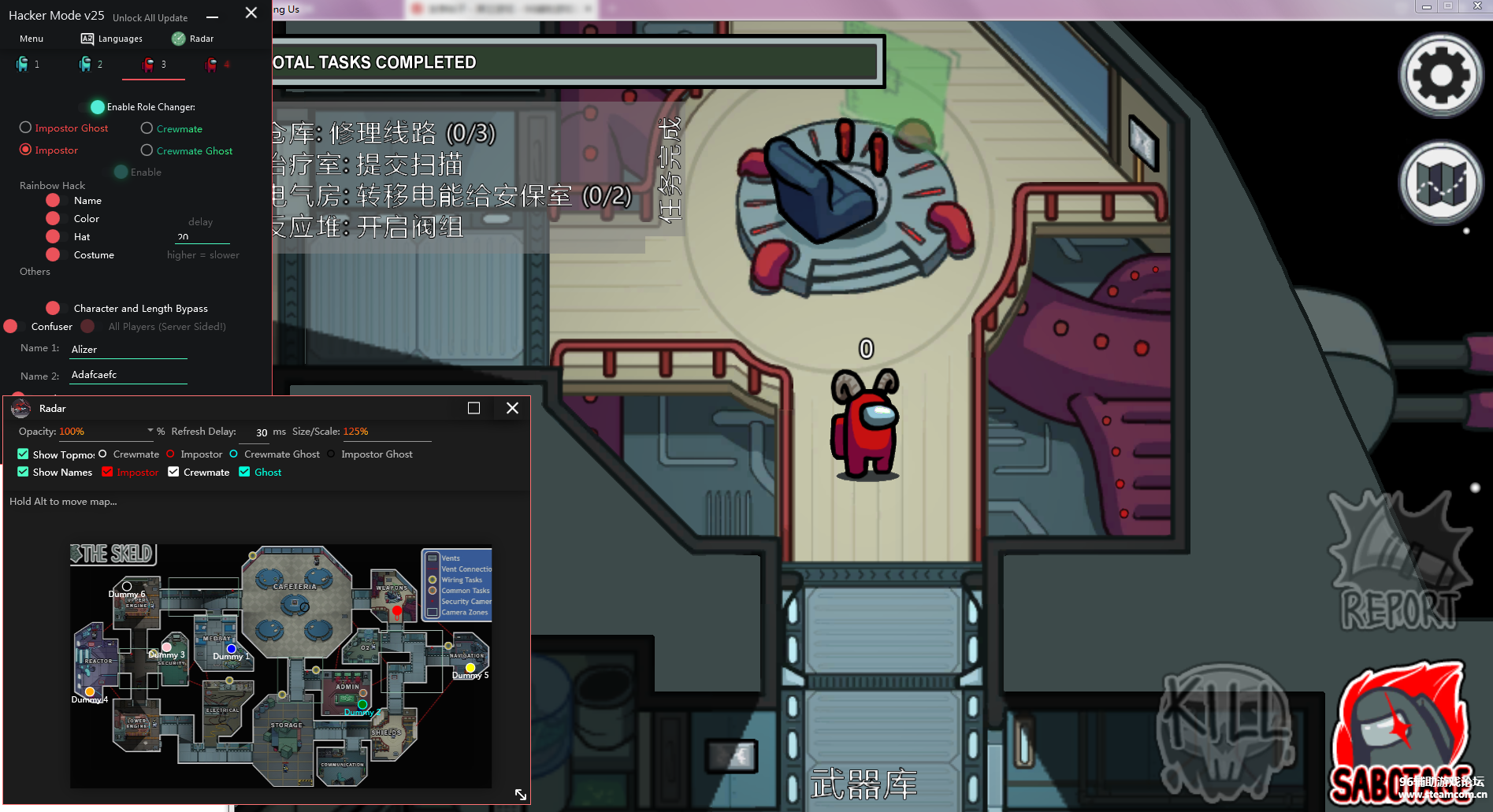Edit the Name 1 field

128,350
